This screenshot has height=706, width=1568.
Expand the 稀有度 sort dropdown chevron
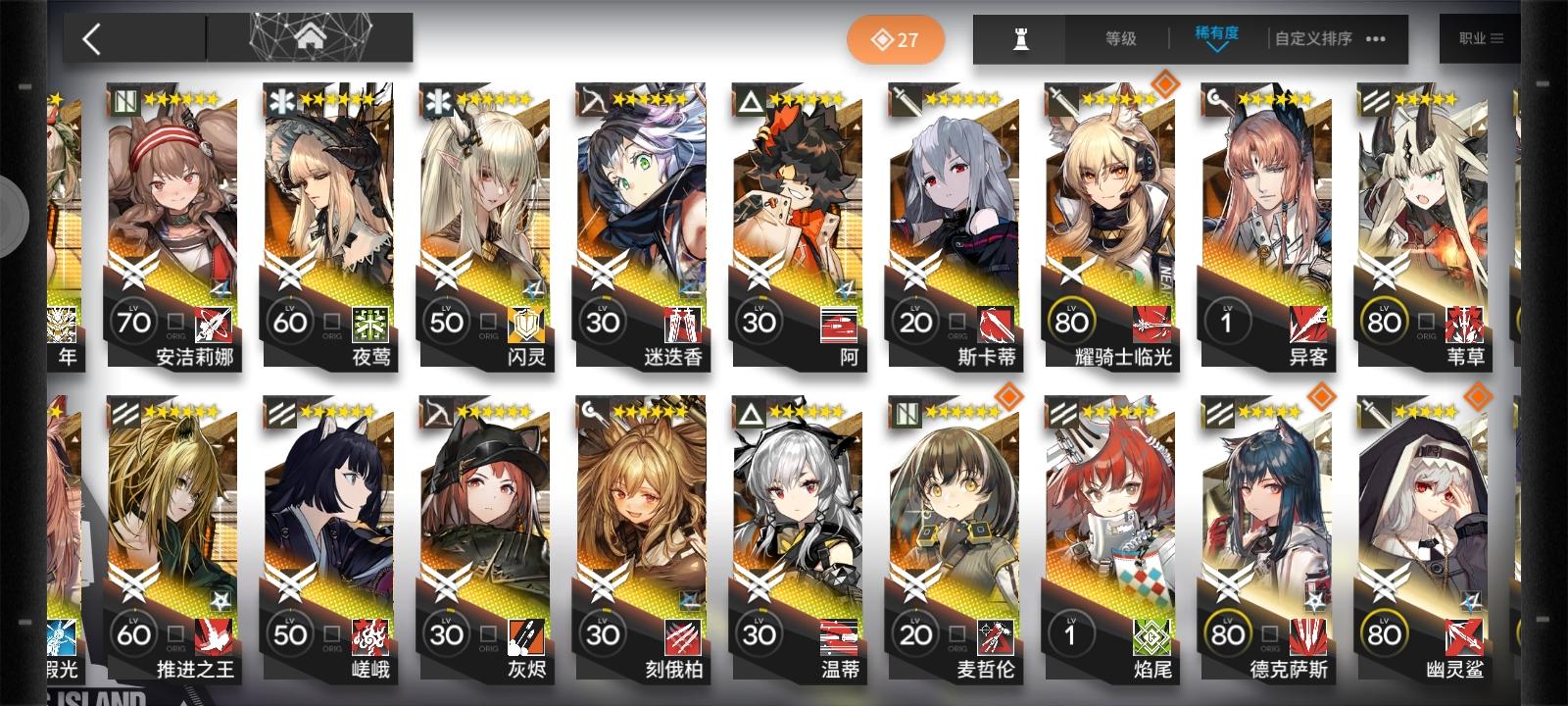[x=1215, y=45]
